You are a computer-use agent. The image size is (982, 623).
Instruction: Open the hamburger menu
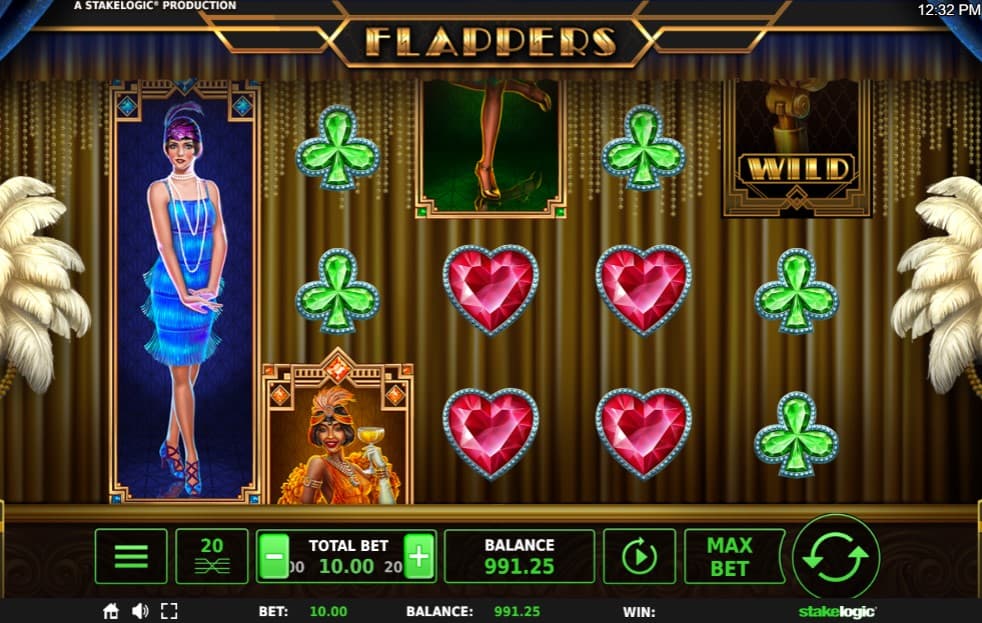point(131,556)
